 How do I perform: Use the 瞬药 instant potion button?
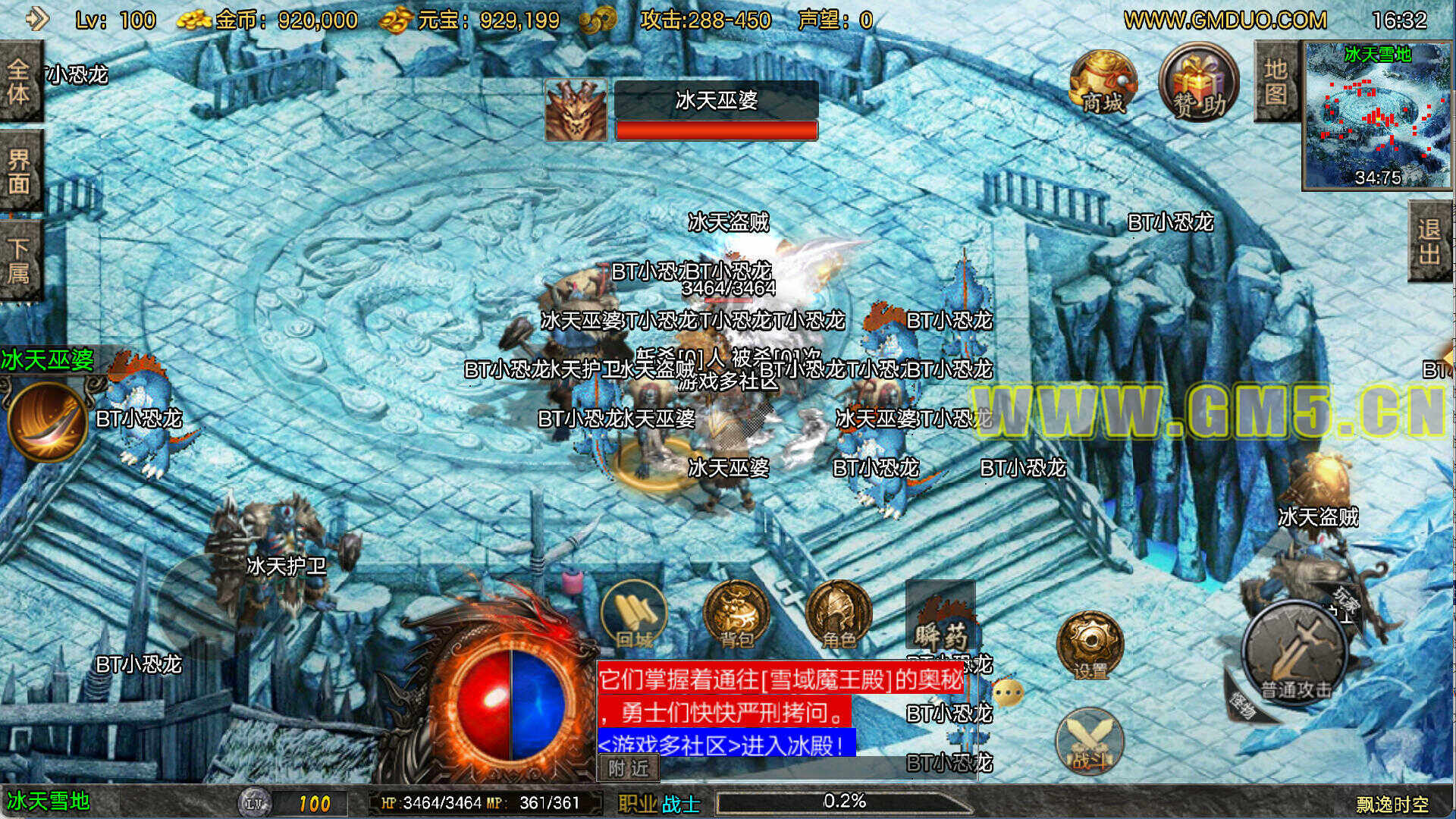click(x=940, y=616)
